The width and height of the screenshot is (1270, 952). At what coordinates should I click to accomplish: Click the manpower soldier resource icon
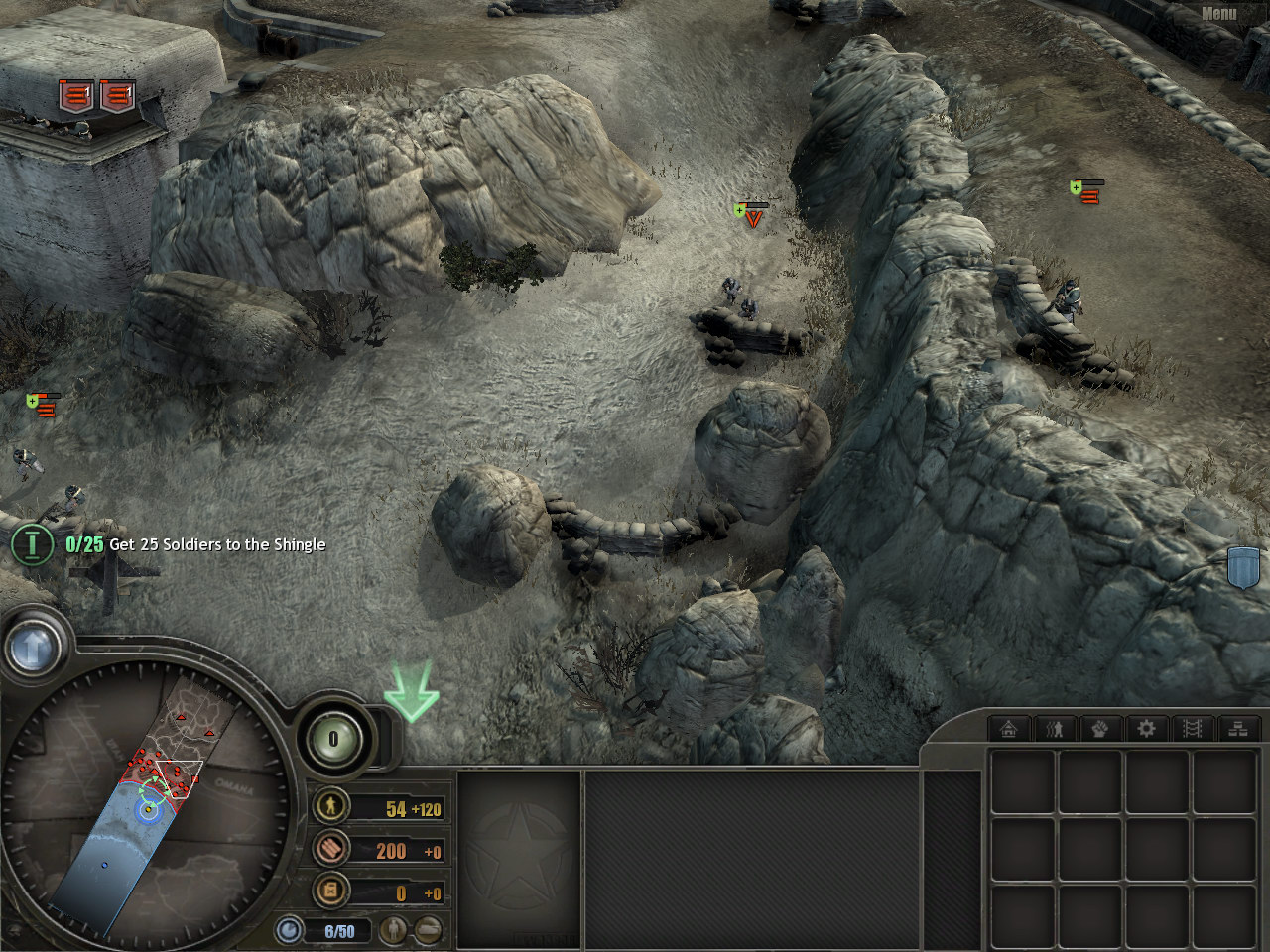330,805
